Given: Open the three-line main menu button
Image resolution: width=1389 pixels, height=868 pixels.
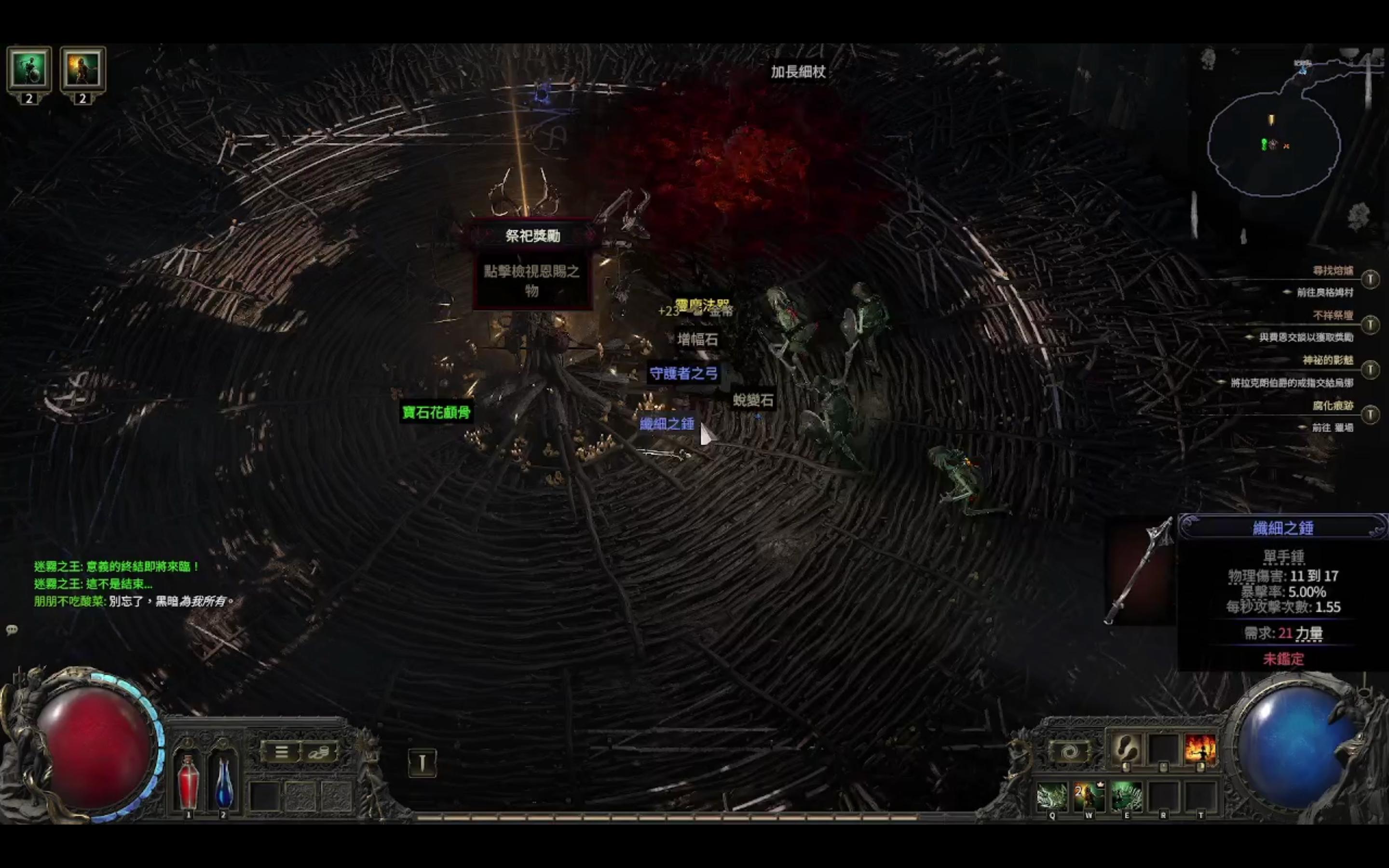Looking at the screenshot, I should 281,752.
